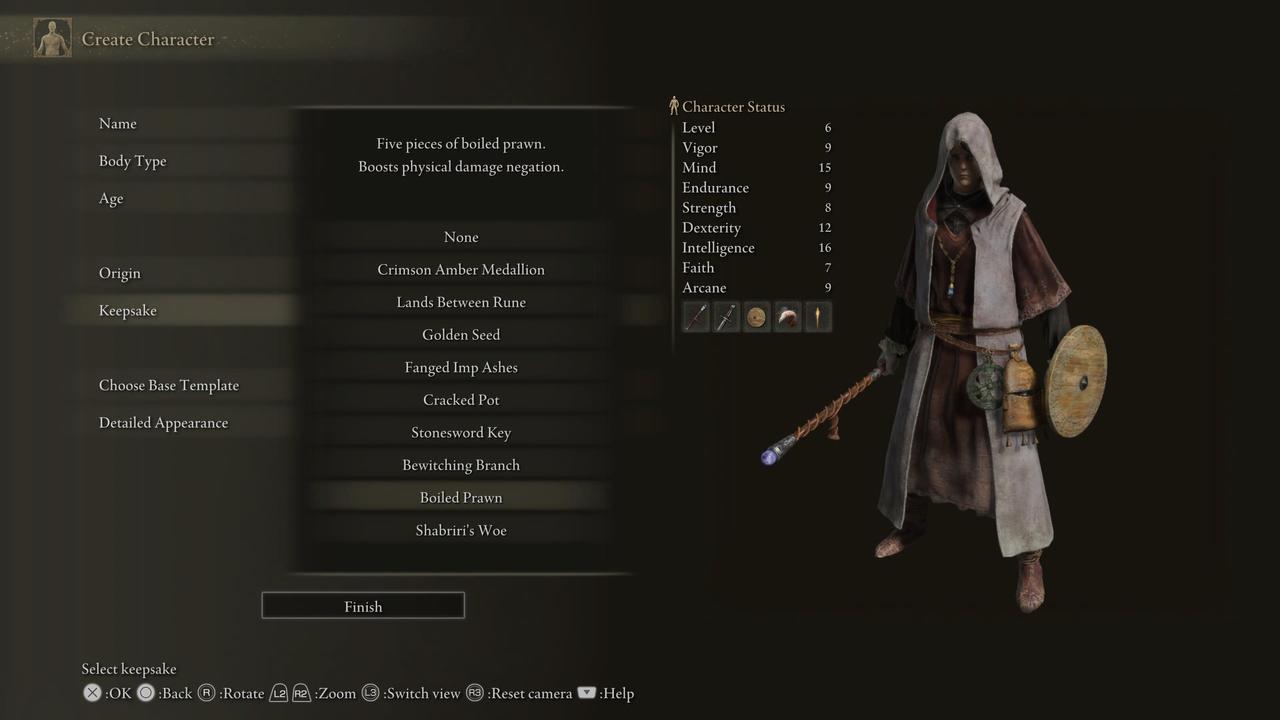Select the Boiled Prawn keepsake
This screenshot has width=1280, height=720.
(x=461, y=497)
